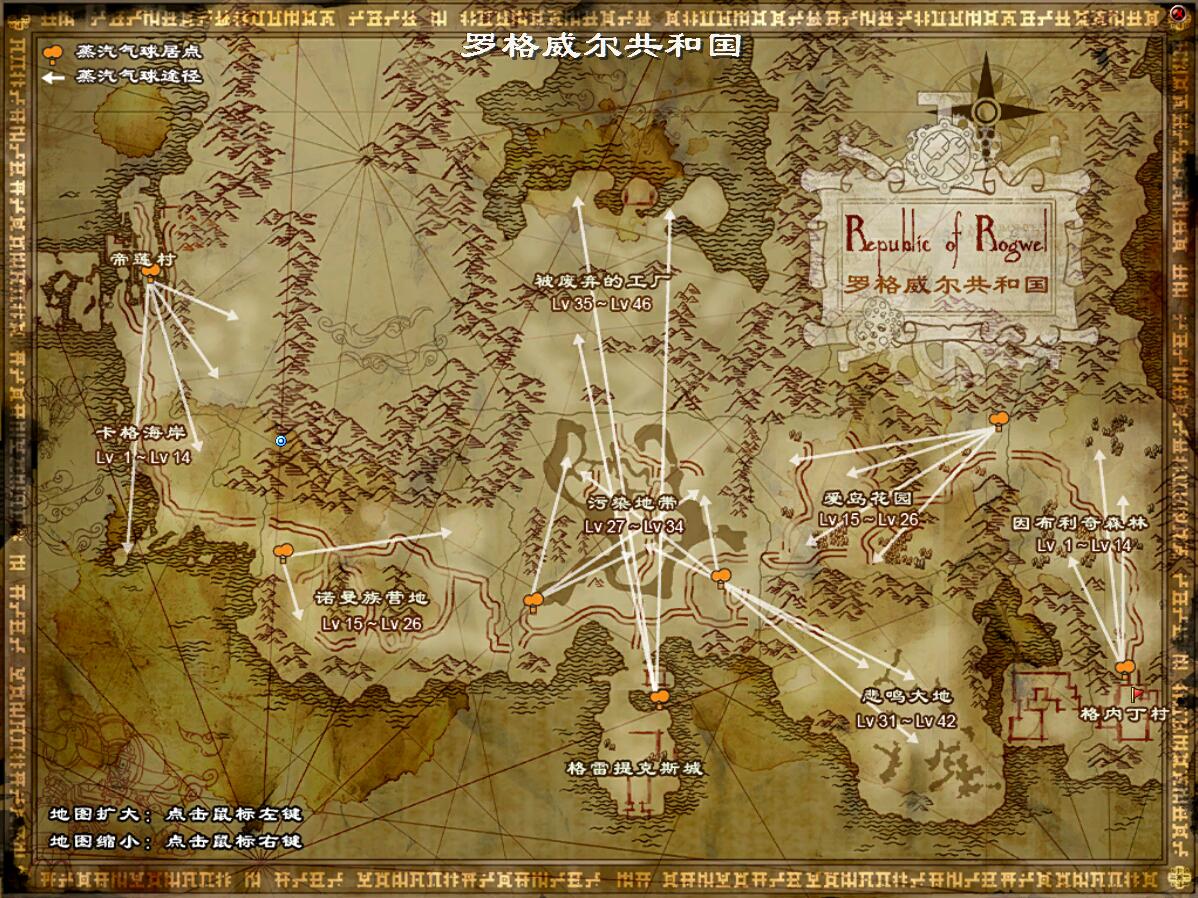Viewport: 1198px width, 898px height.
Task: Choose the 悲鸣大地 region label
Action: (906, 696)
